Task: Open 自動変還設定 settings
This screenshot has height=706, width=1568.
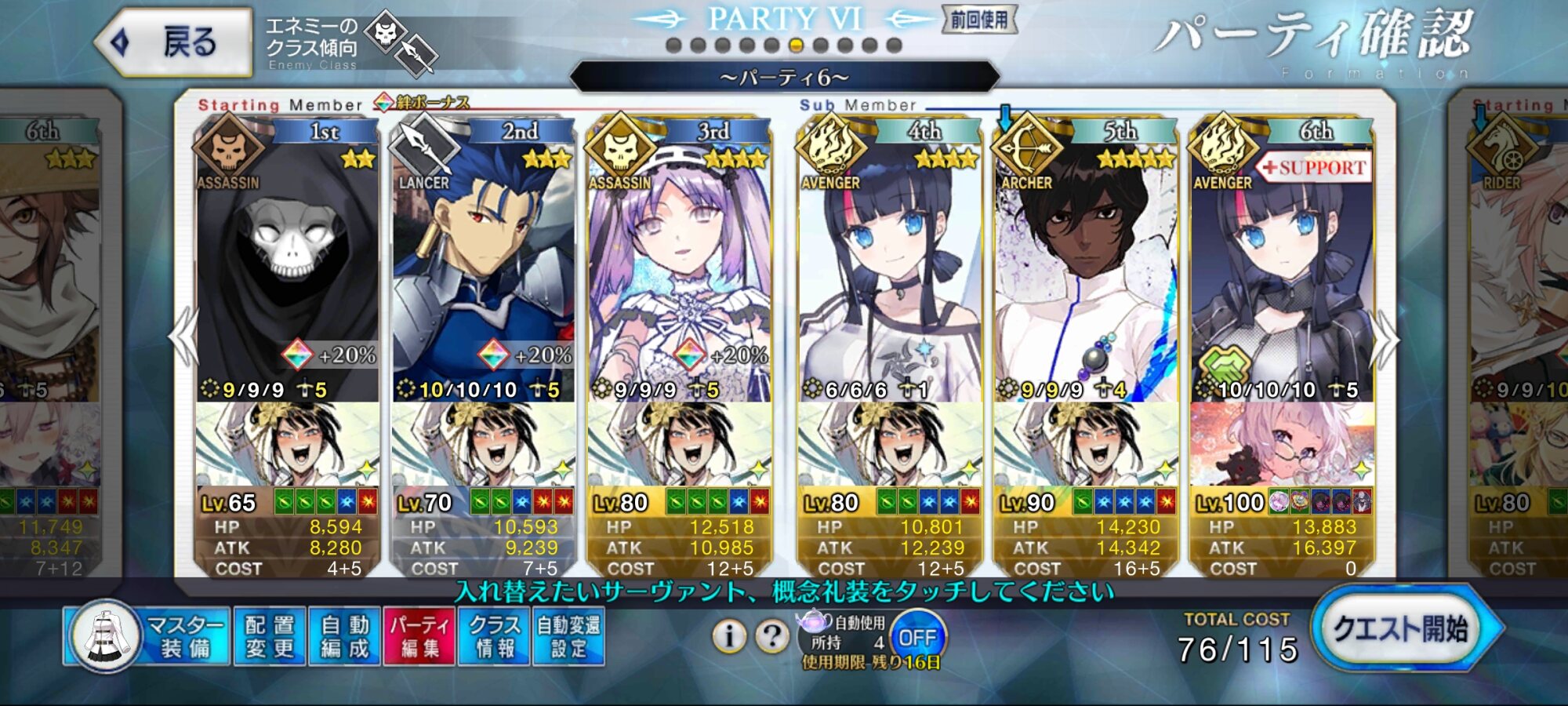Action: [569, 636]
